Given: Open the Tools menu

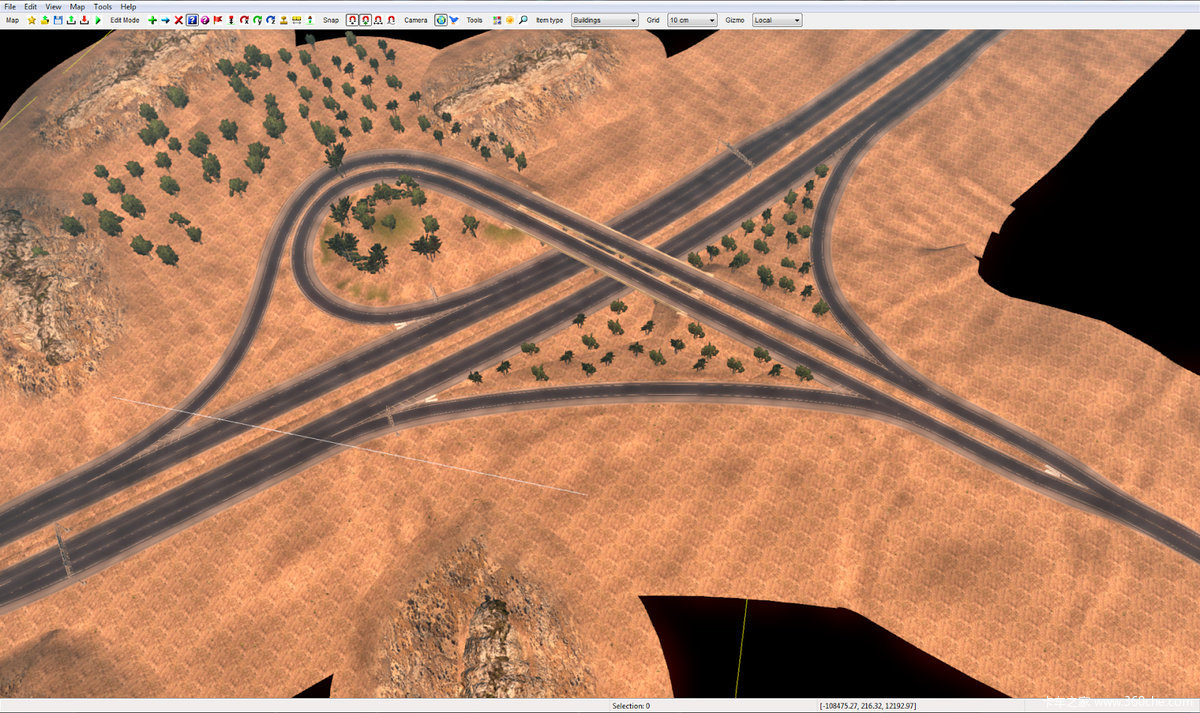Looking at the screenshot, I should tap(103, 6).
